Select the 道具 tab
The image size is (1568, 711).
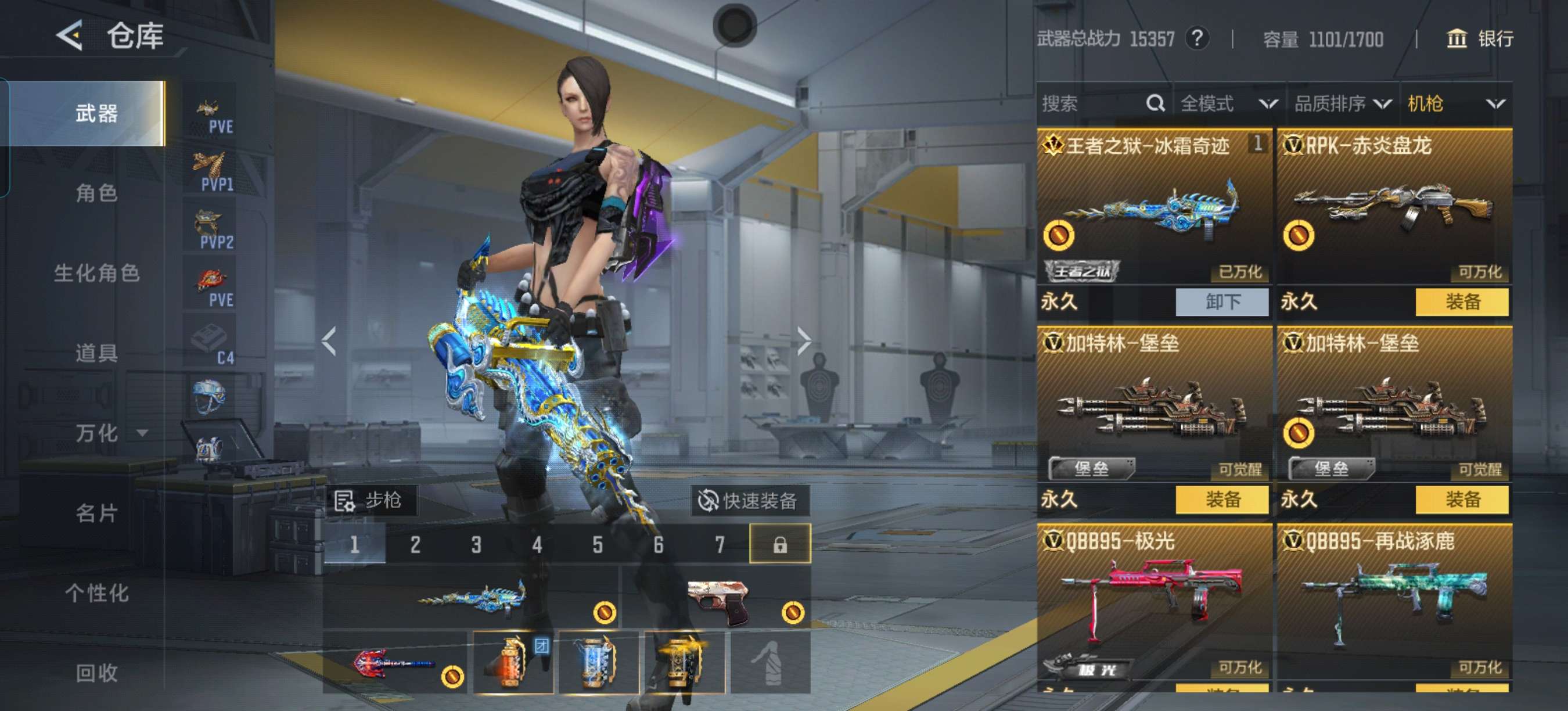point(96,353)
